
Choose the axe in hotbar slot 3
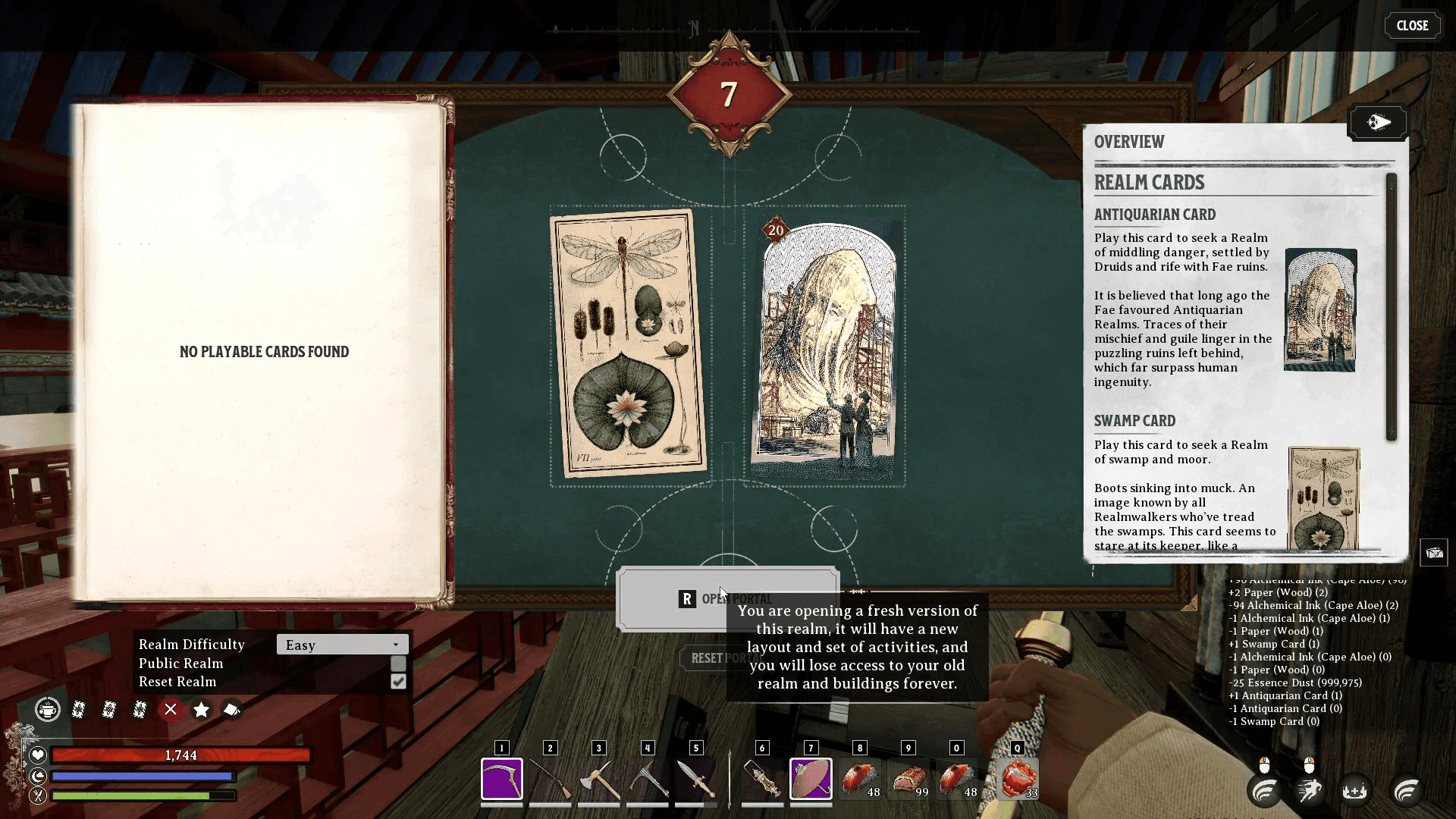[598, 779]
